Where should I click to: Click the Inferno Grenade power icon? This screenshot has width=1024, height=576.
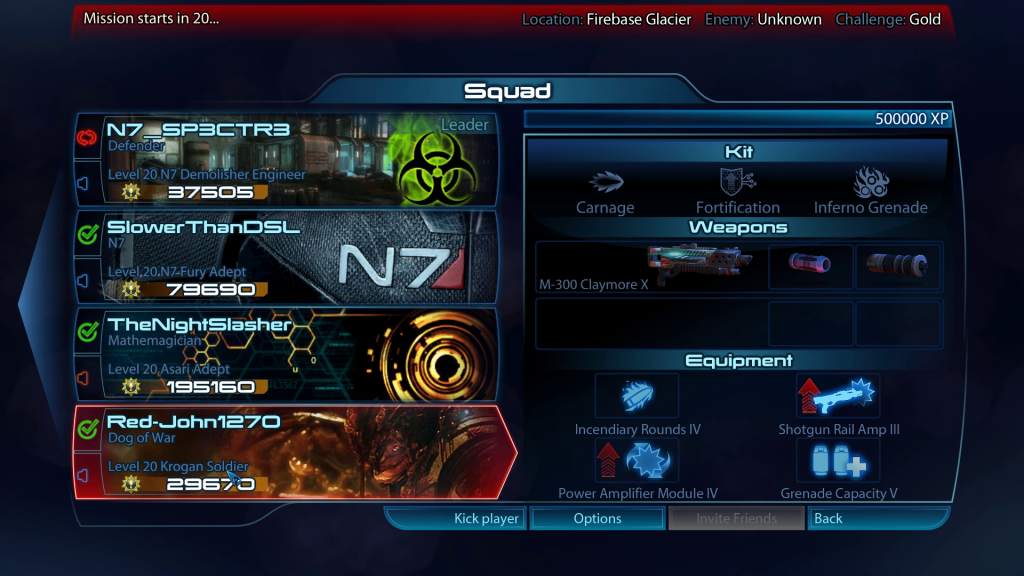tap(870, 181)
